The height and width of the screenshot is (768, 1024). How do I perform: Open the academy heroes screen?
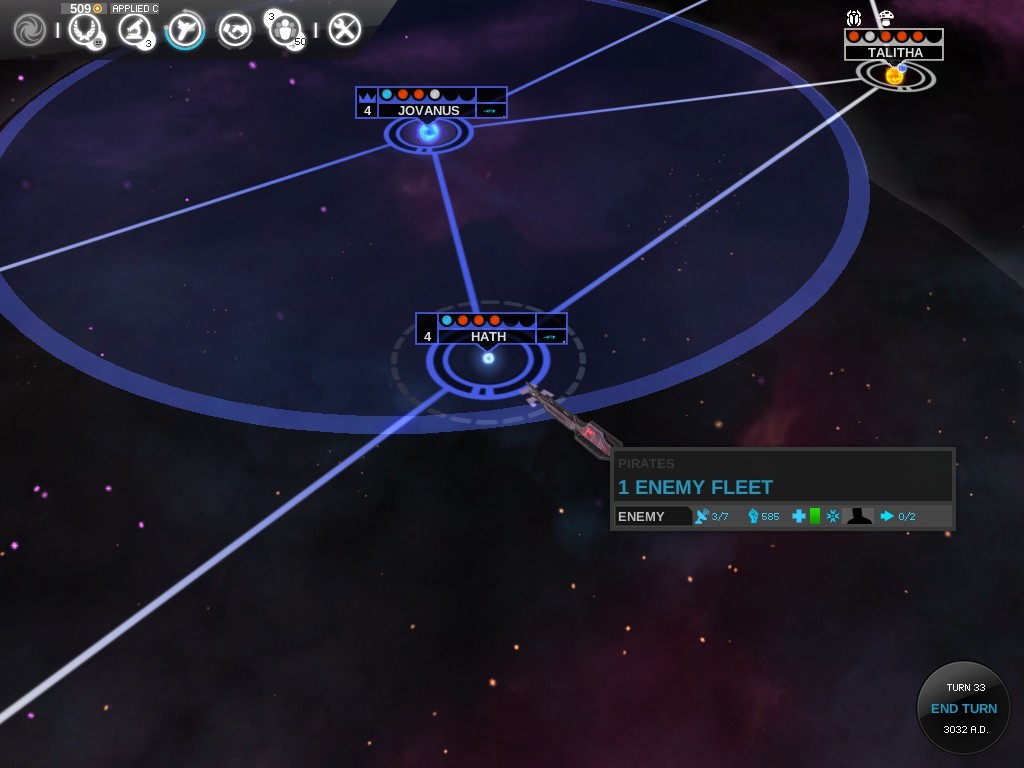[286, 30]
